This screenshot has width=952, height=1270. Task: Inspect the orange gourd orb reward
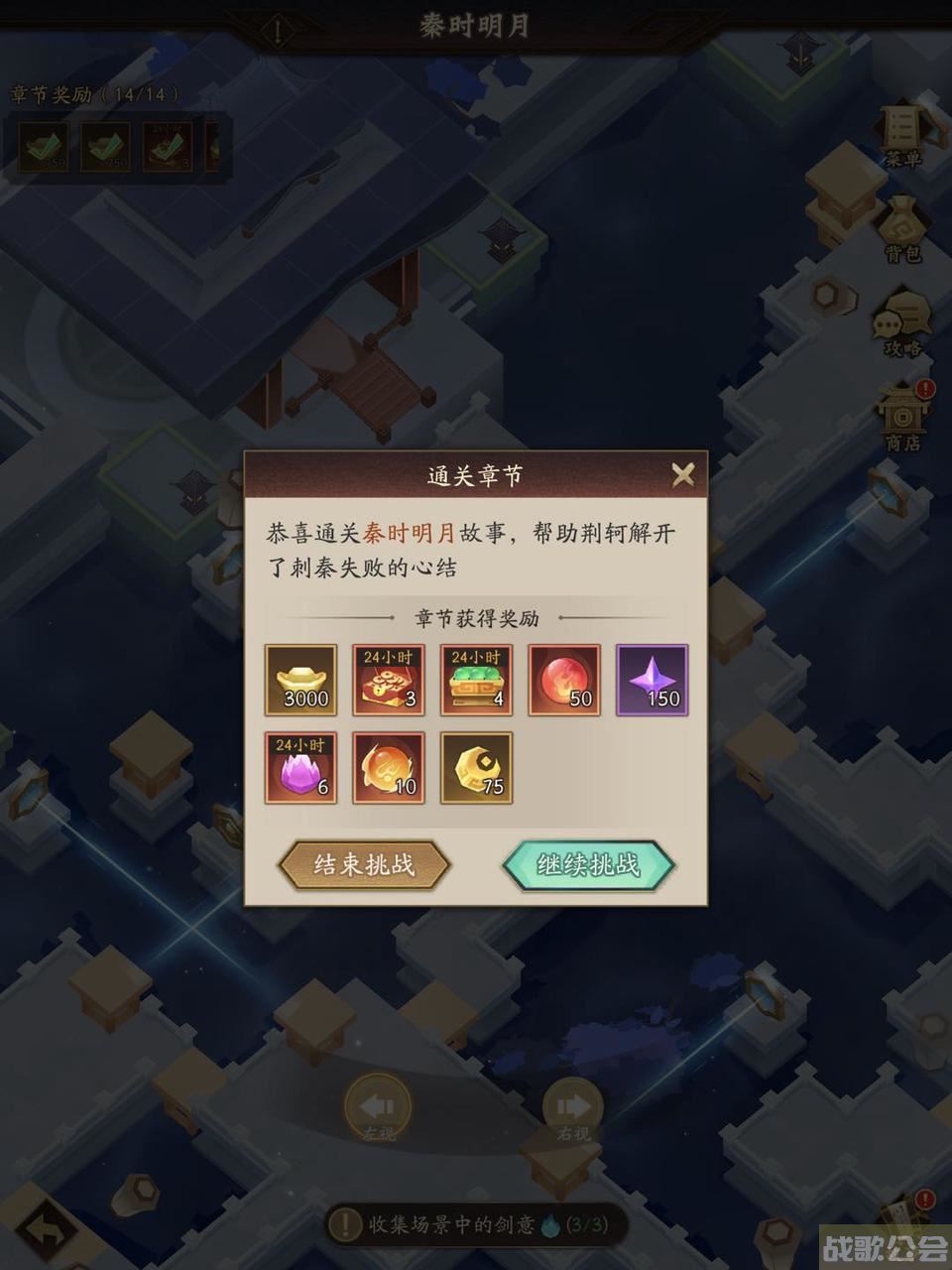[389, 768]
